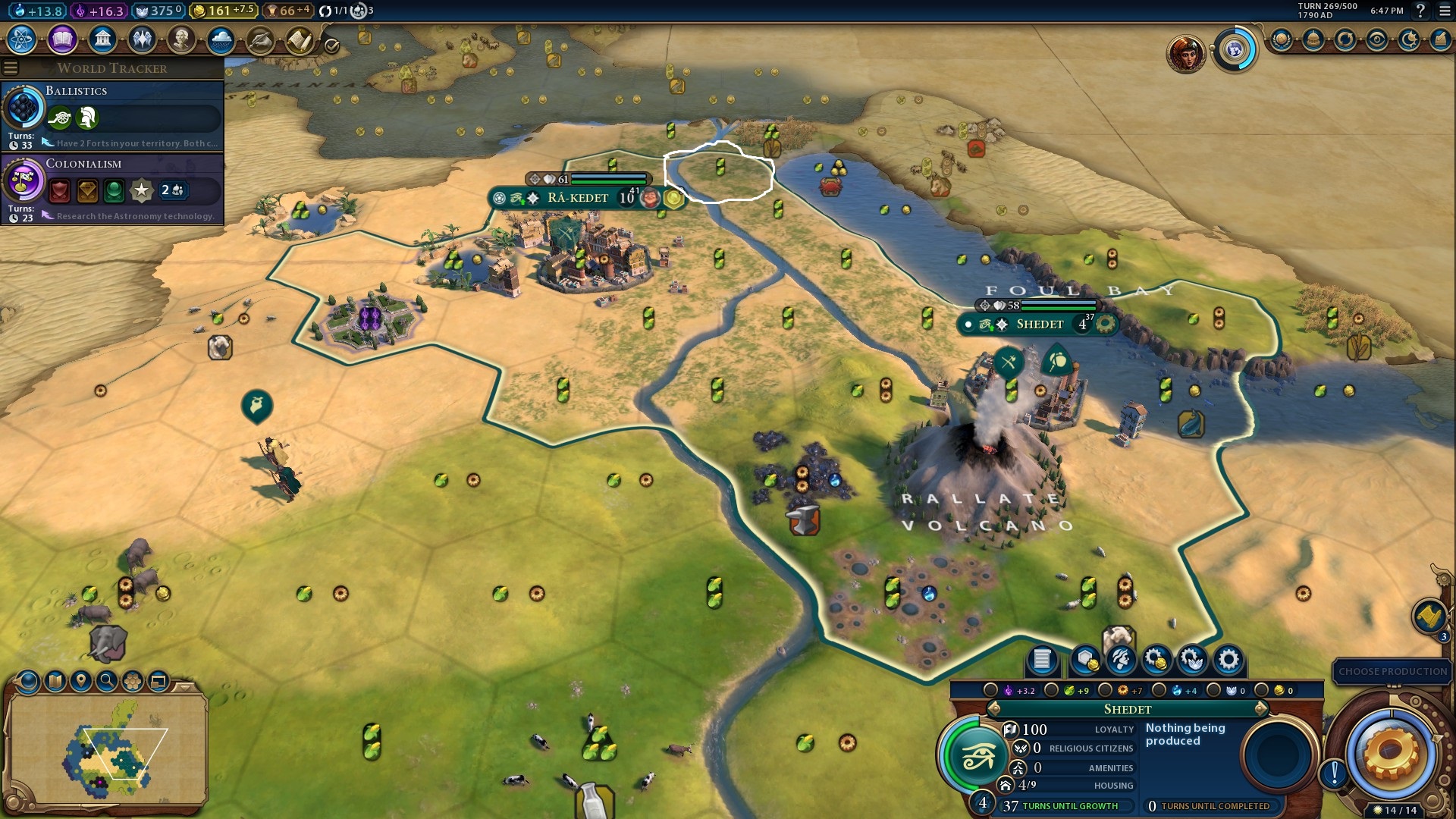Click the leader portrait in diplomacy ribbon
1456x819 pixels.
1185,53
